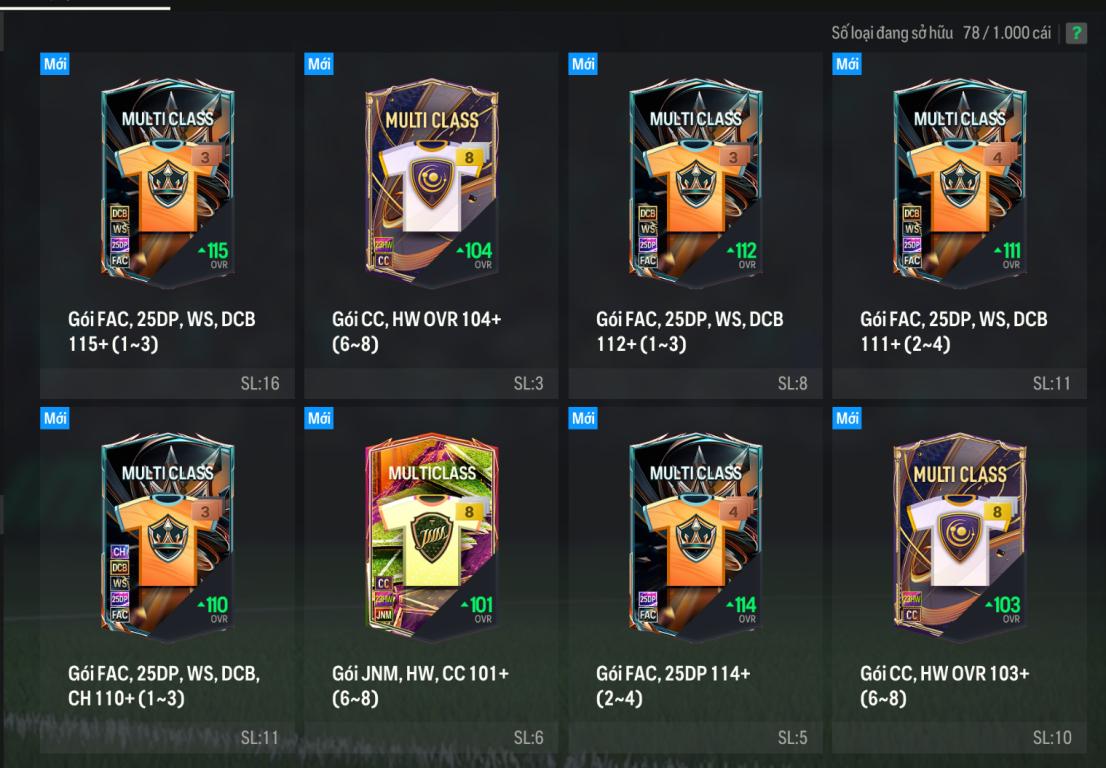Select the CC, HW OVR 103+ pack

click(959, 534)
